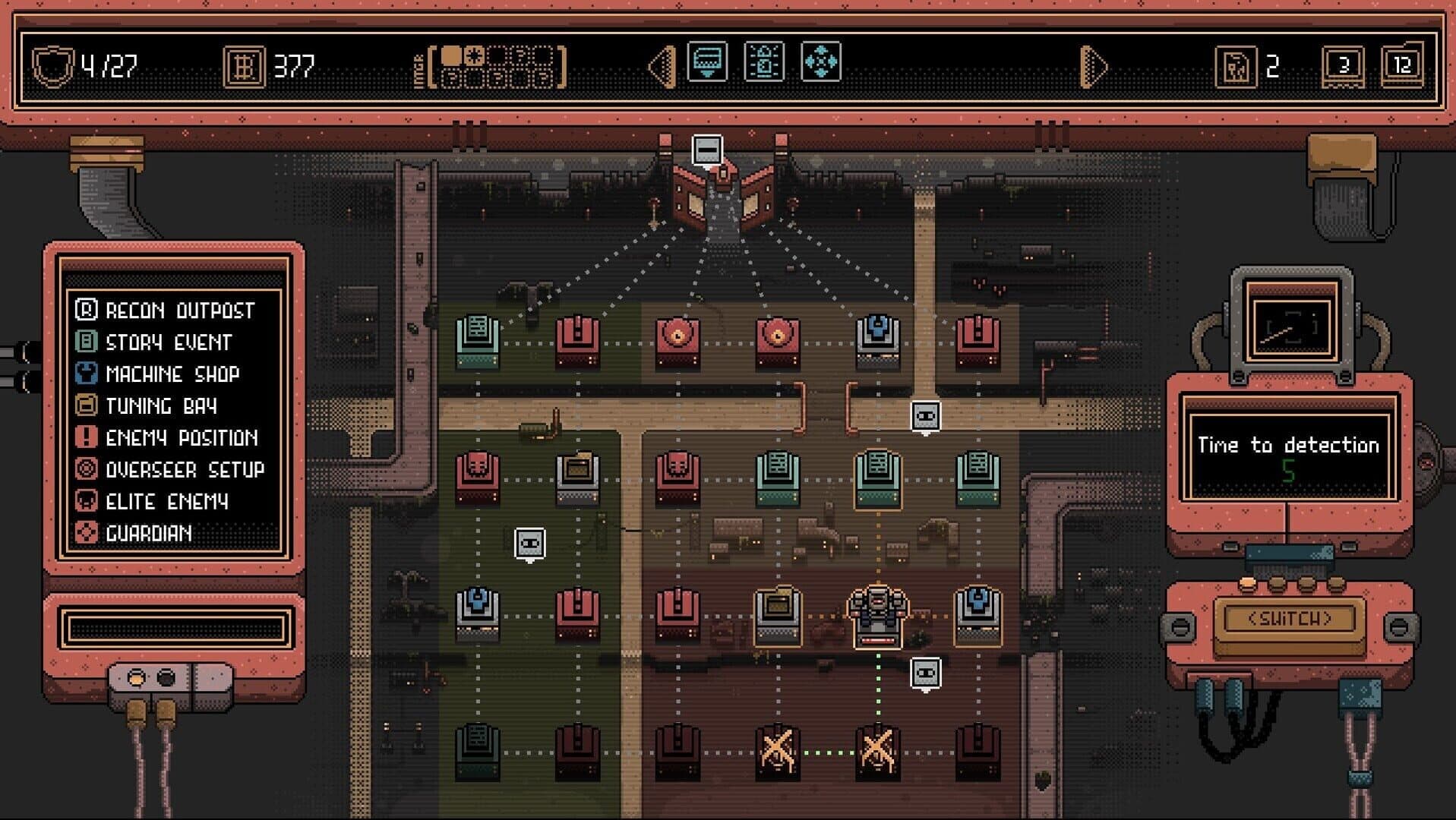Screen dimensions: 1456x820
Task: Toggle the filled module slot in the bracket row
Action: pyautogui.click(x=453, y=57)
